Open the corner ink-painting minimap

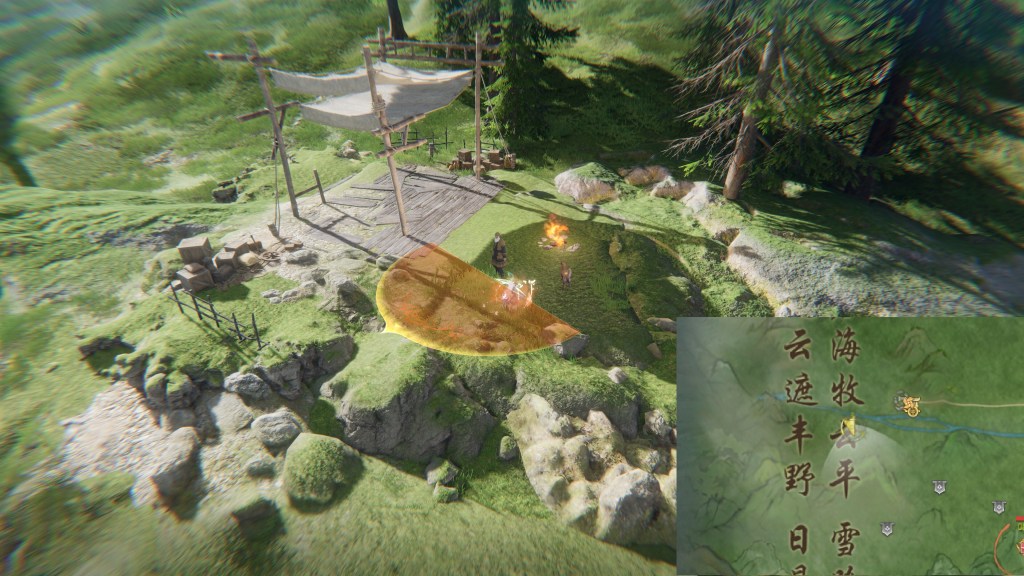(850, 446)
